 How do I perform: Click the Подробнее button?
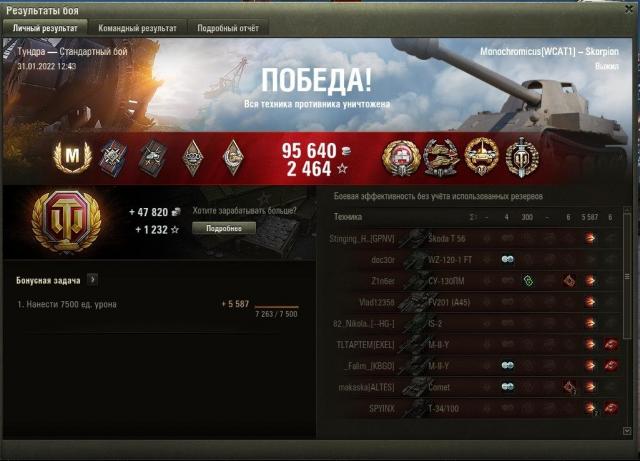tap(225, 228)
